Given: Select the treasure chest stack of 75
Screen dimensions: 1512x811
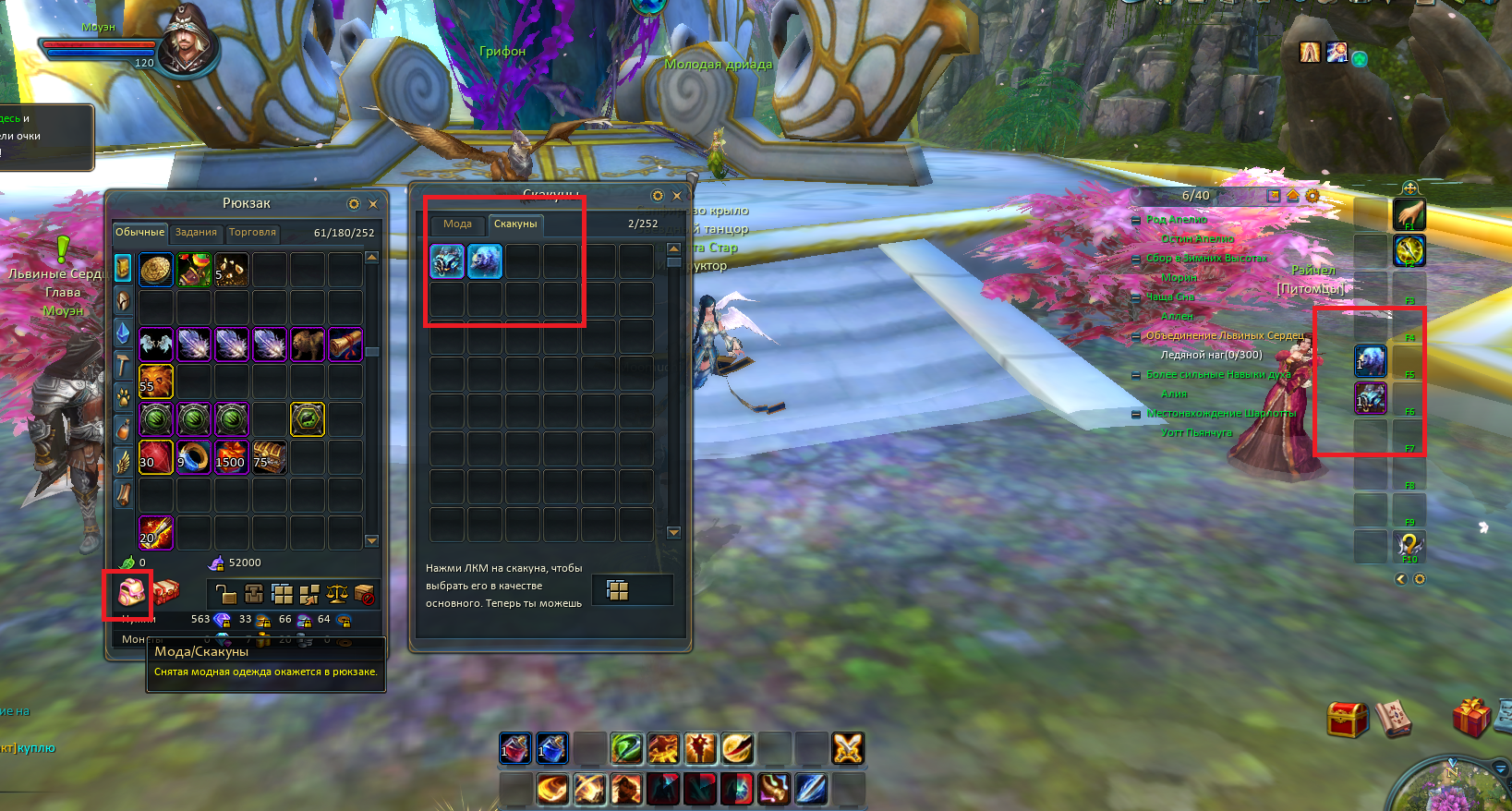Looking at the screenshot, I should [x=270, y=457].
